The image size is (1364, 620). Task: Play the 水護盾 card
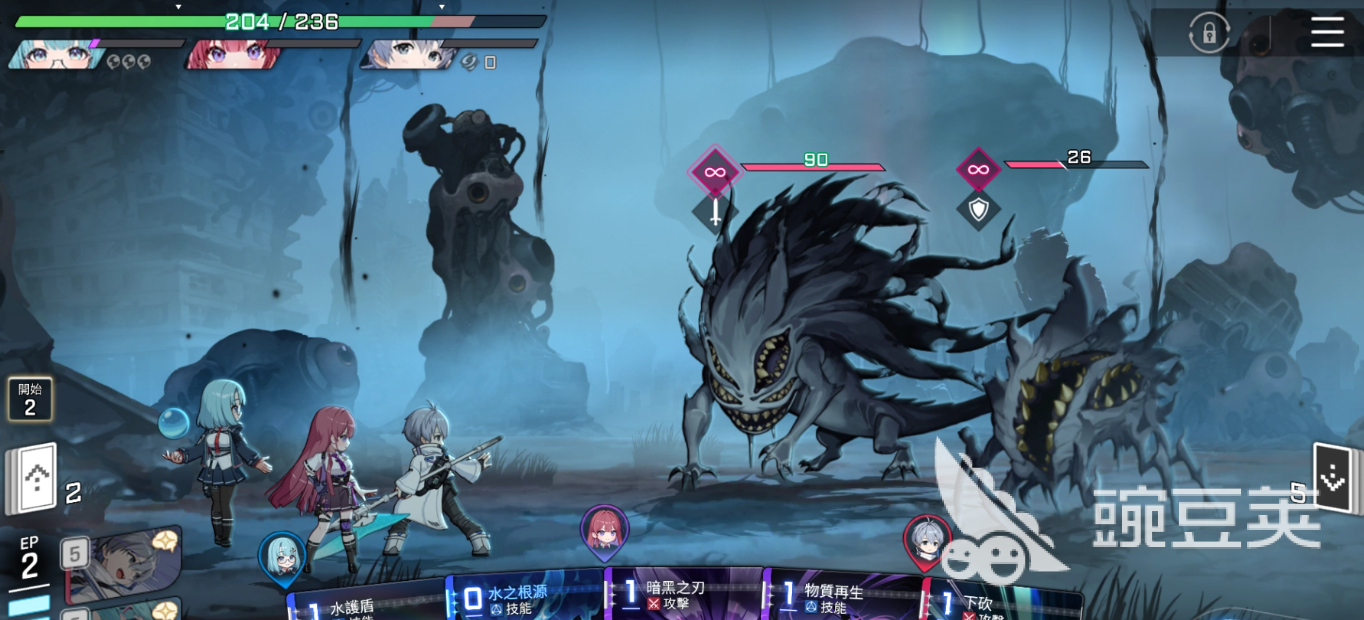[365, 603]
